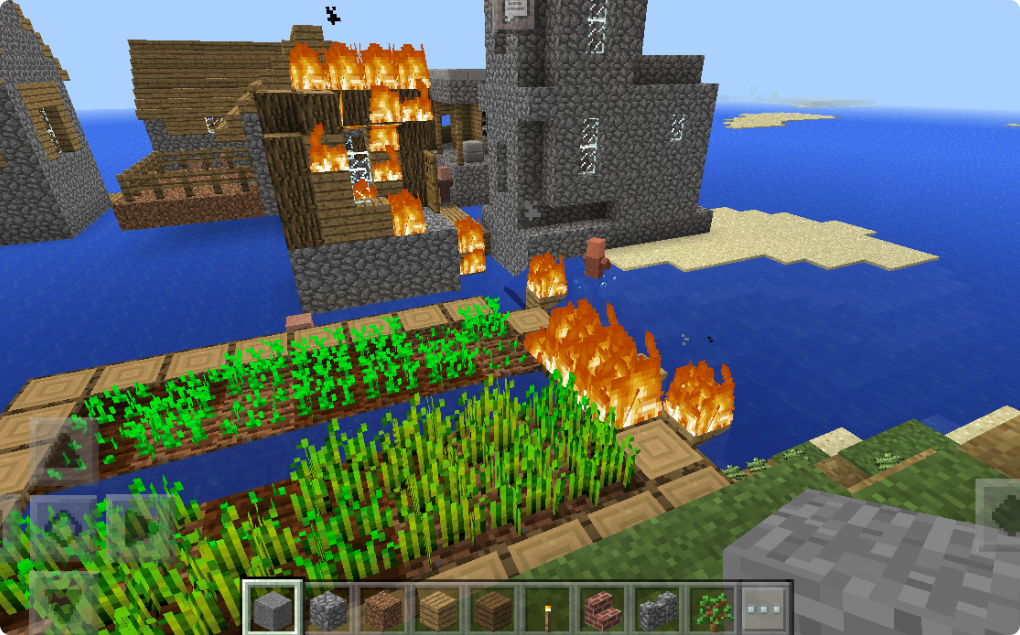The image size is (1020, 635).
Task: Select the smooth stone block slot
Action: [x=273, y=607]
